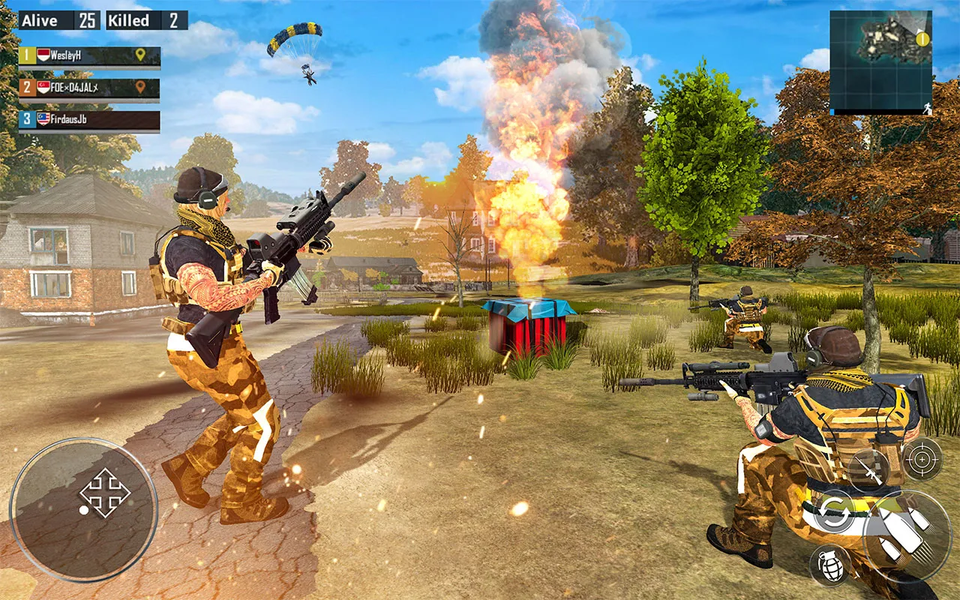Image resolution: width=960 pixels, height=600 pixels.
Task: Click yellow player marker on the minimap
Action: pyautogui.click(x=922, y=39)
